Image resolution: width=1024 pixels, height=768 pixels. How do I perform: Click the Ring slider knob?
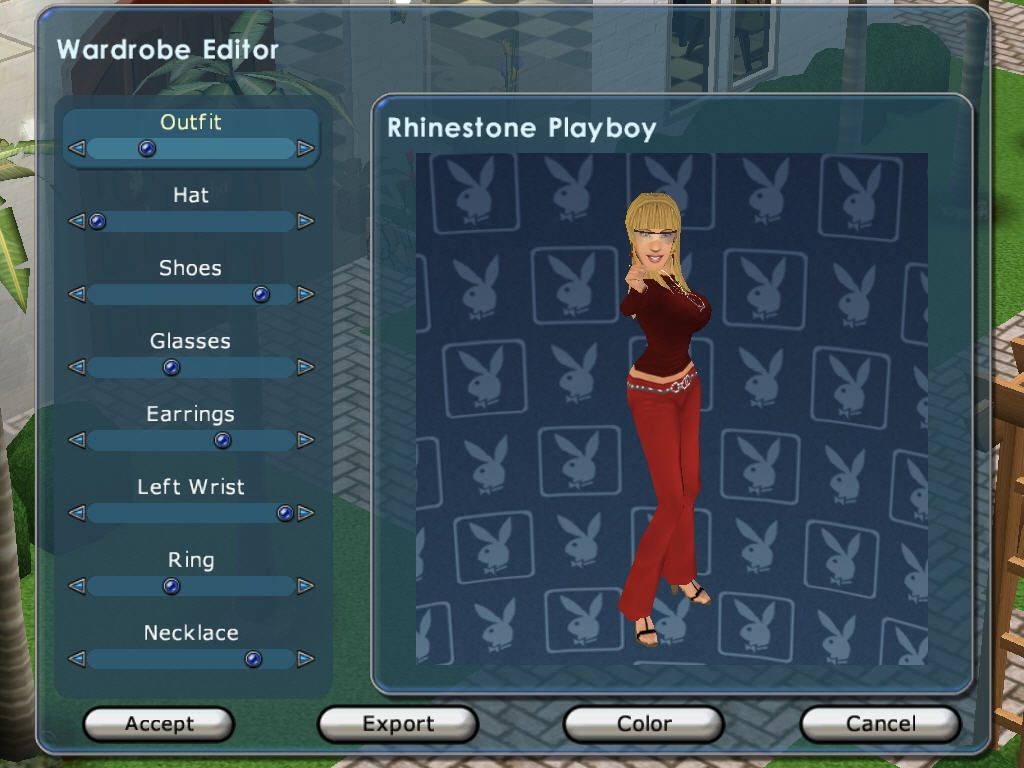171,587
